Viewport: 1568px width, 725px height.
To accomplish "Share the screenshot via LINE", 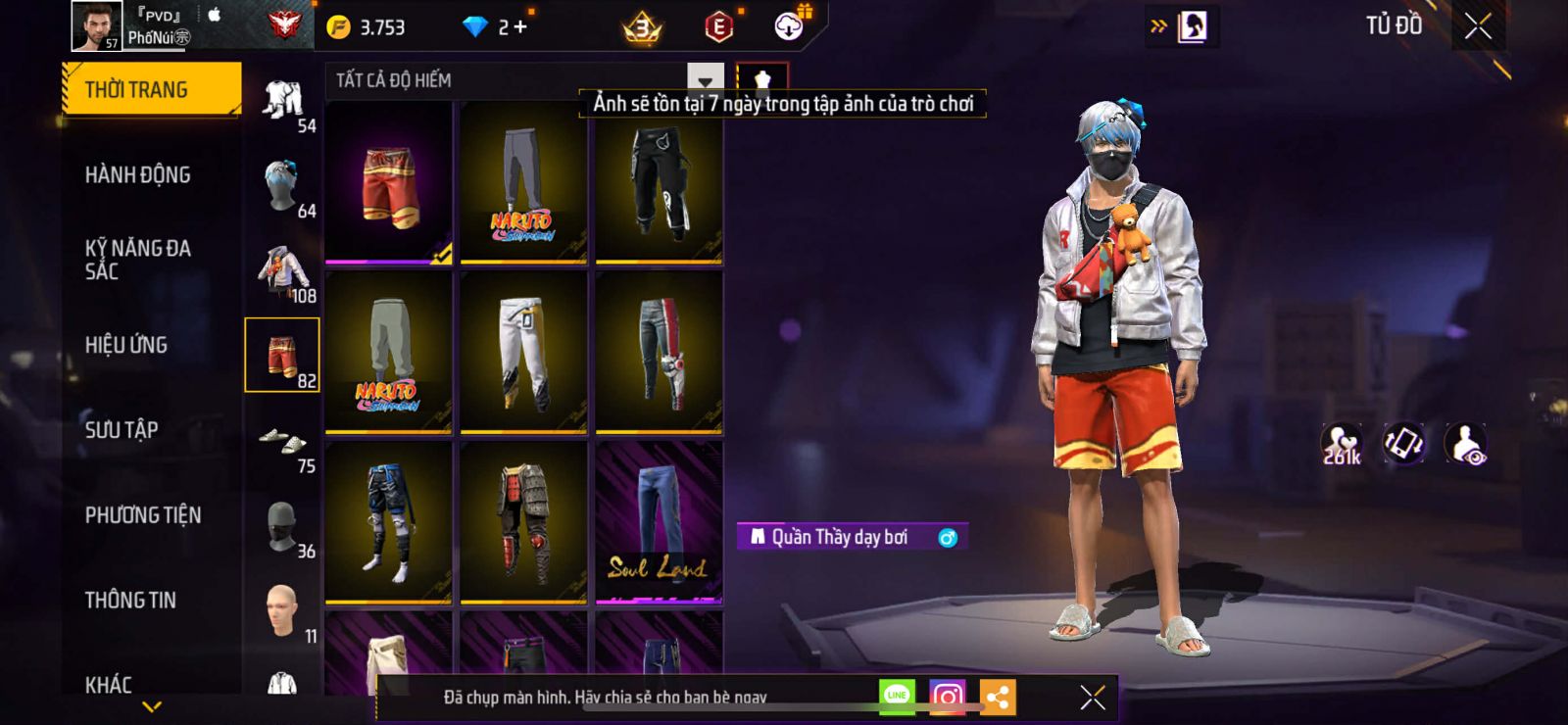I will click(x=897, y=697).
